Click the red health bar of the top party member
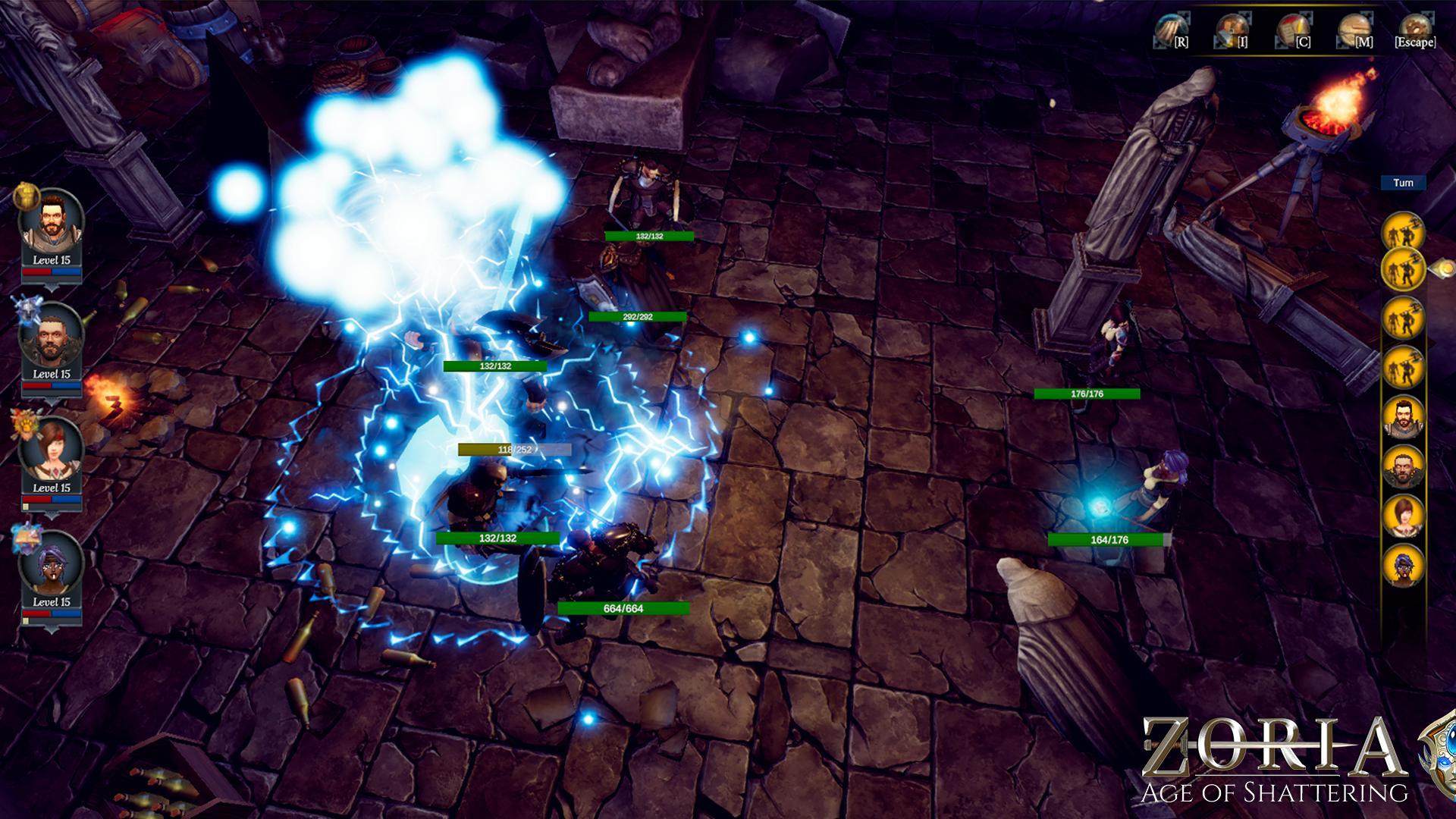Screen dimensions: 1456x819 coord(36,271)
